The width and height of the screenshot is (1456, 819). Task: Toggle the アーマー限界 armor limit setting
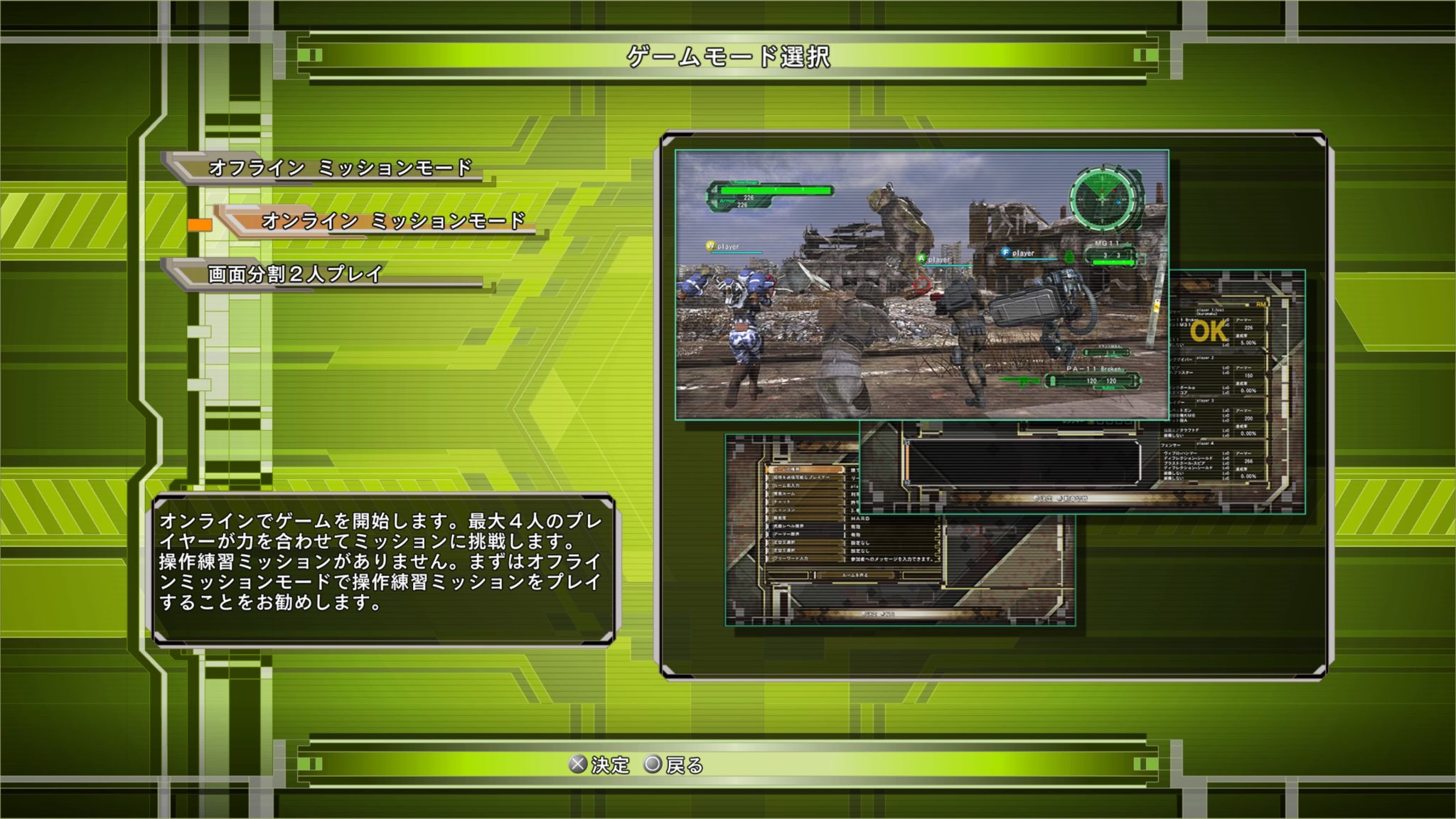pyautogui.click(x=803, y=535)
